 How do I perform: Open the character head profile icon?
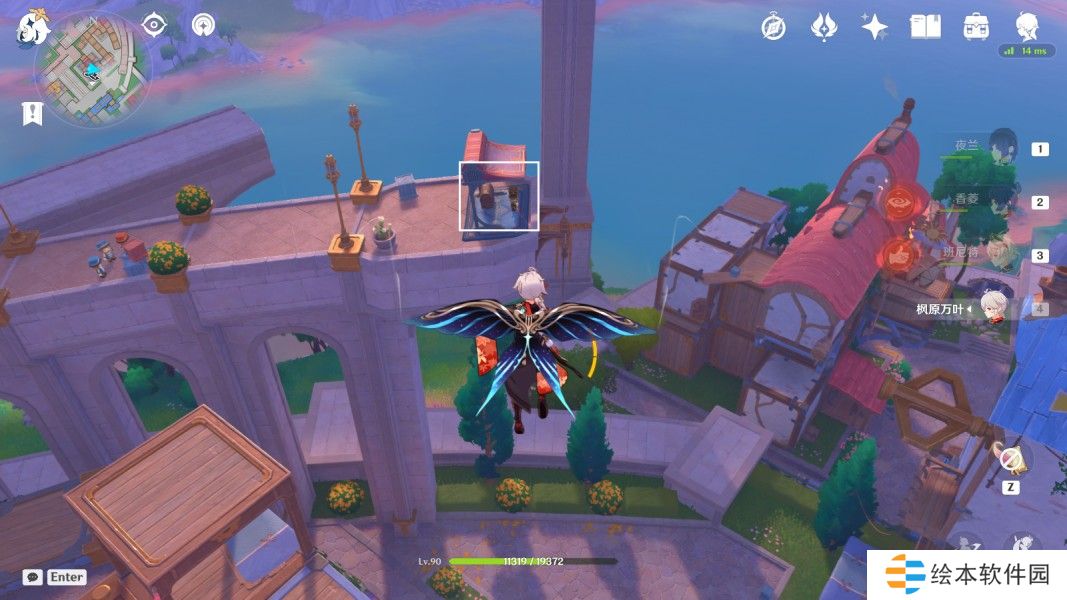(1028, 25)
